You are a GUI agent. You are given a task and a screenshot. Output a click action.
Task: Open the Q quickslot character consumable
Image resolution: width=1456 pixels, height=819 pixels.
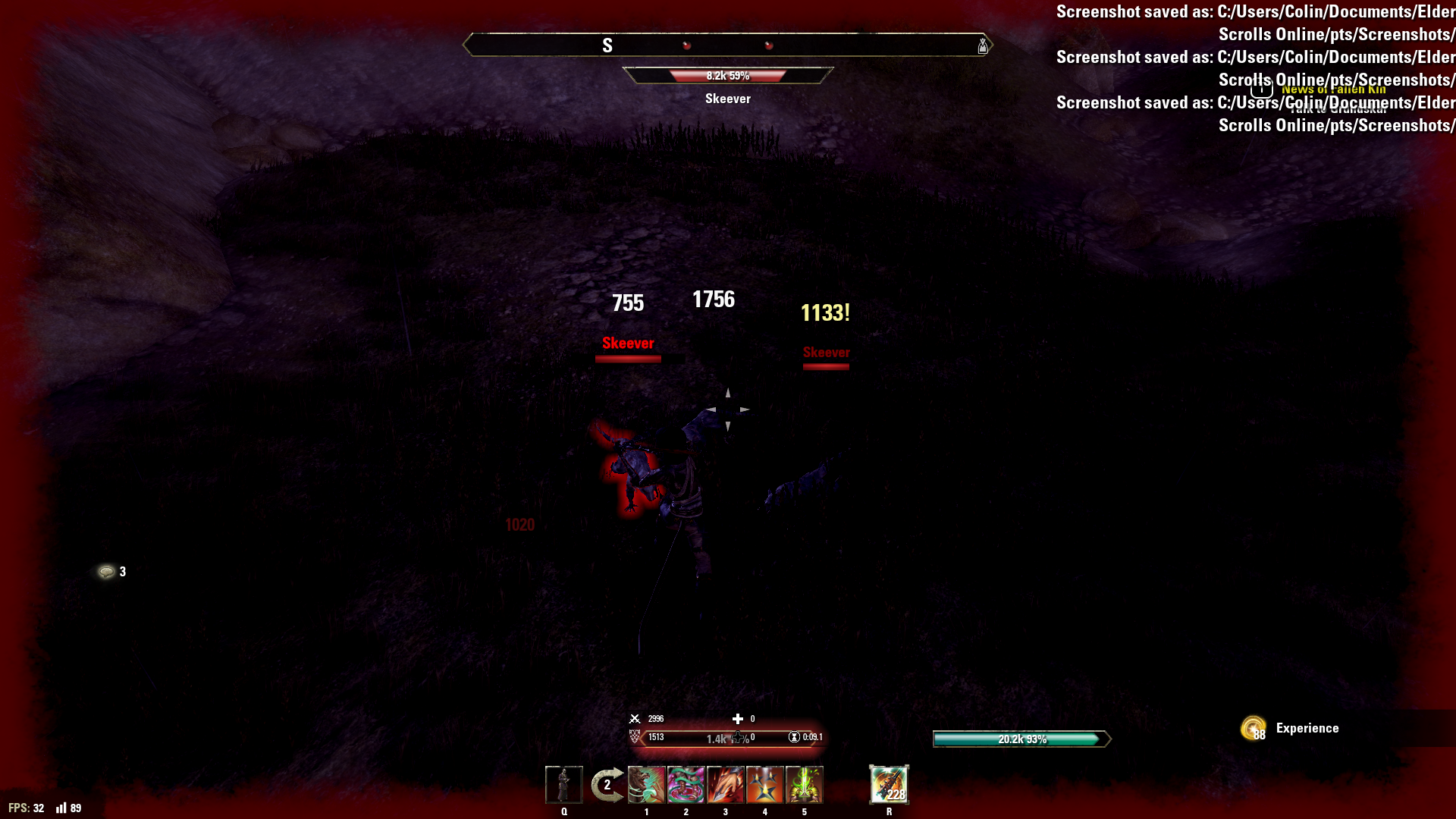[564, 786]
